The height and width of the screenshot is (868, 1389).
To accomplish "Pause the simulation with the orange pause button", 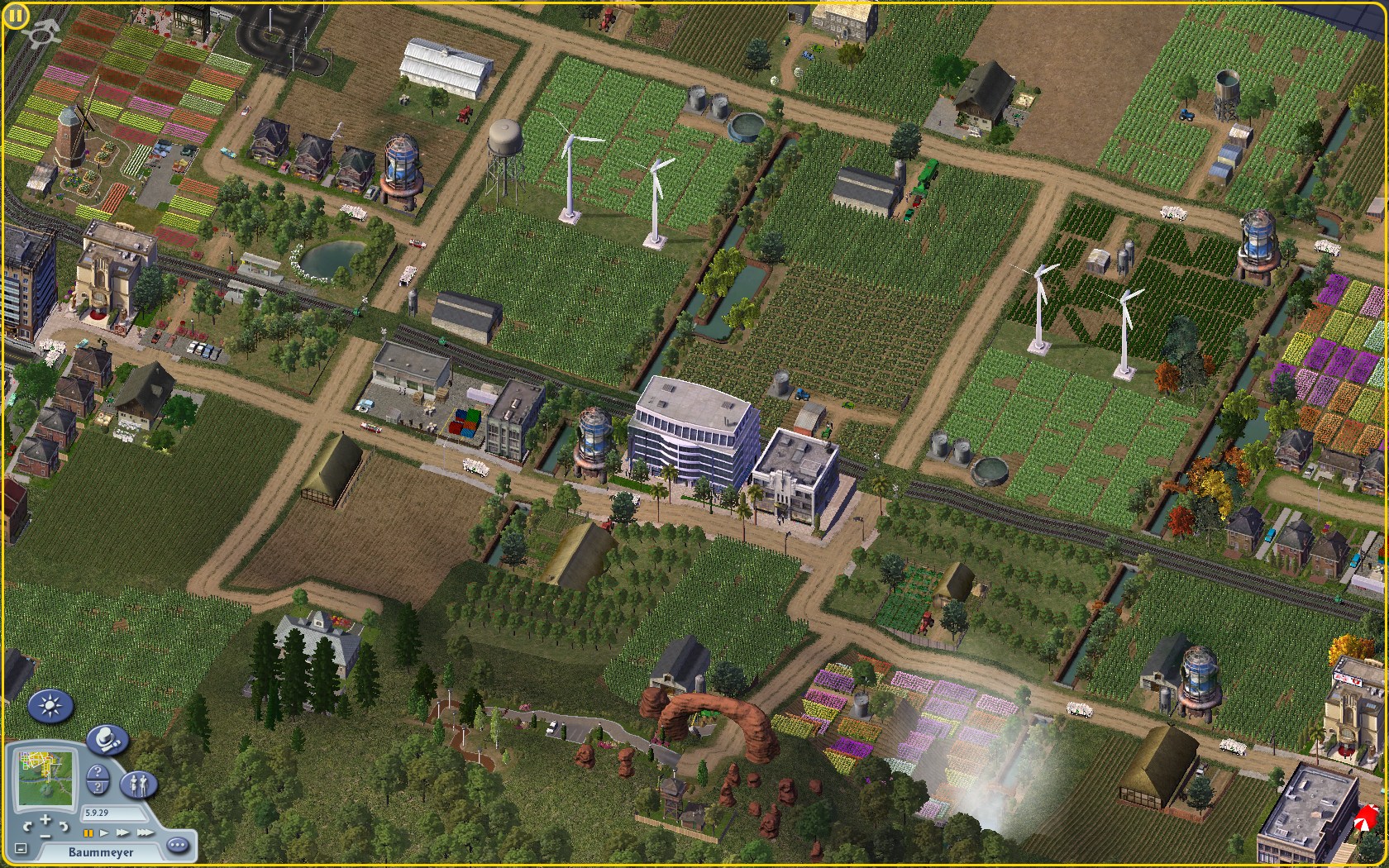I will click(88, 833).
